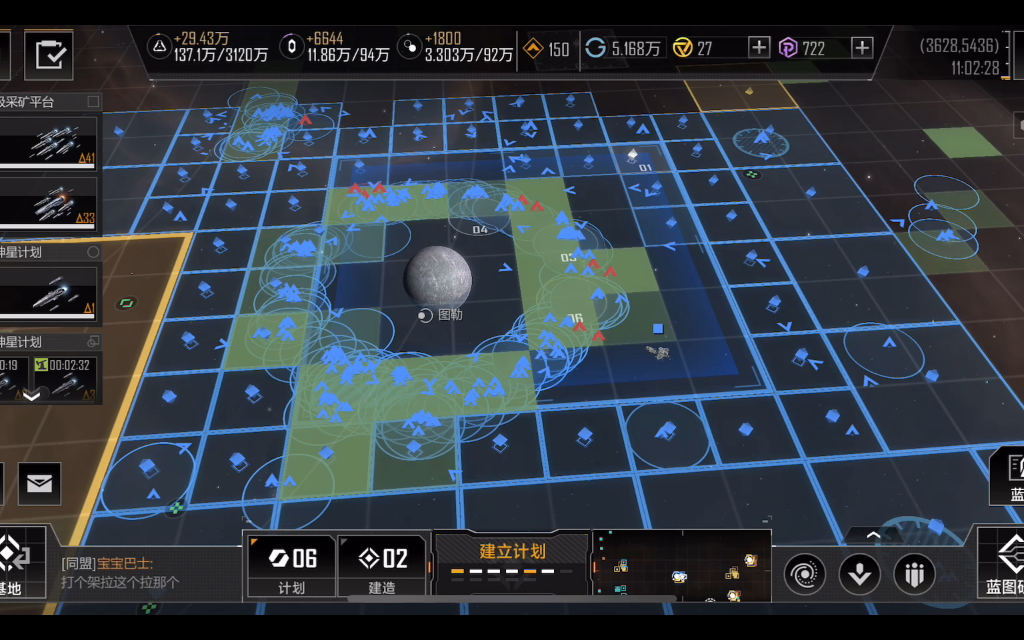Select the fleet card numbered 41
This screenshot has height=640, width=1024.
point(49,143)
